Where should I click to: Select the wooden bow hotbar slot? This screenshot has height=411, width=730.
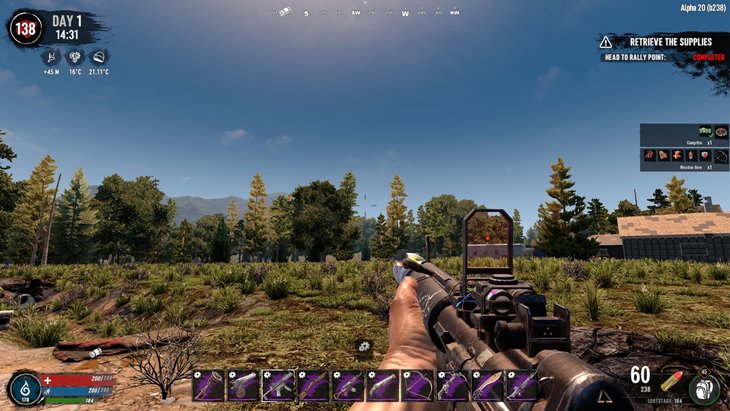[417, 386]
